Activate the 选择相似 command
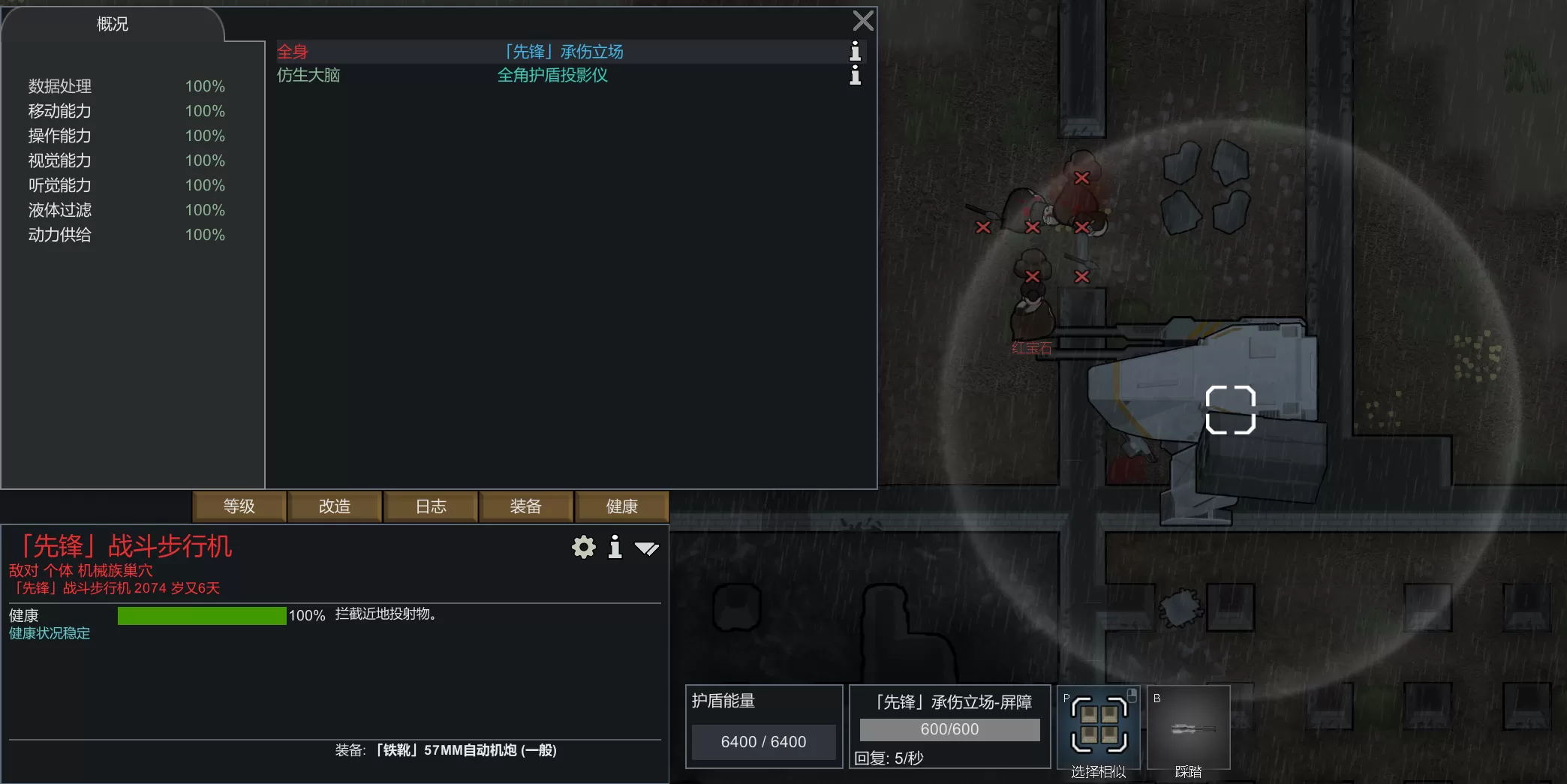Viewport: 1567px width, 784px height. click(x=1099, y=727)
